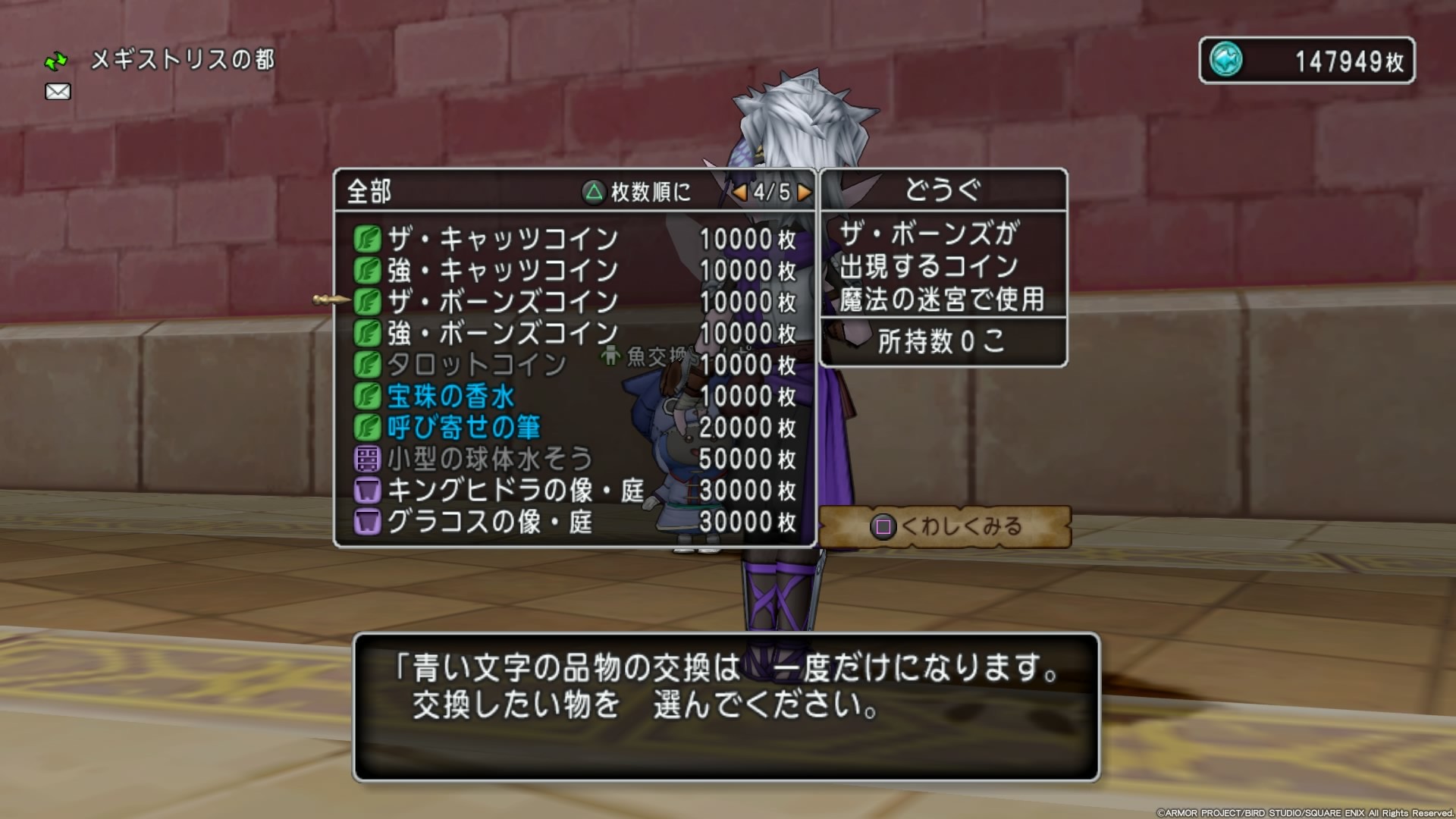Click the purple furniture icon for 小型の球体水そう
The width and height of the screenshot is (1456, 819).
(369, 459)
